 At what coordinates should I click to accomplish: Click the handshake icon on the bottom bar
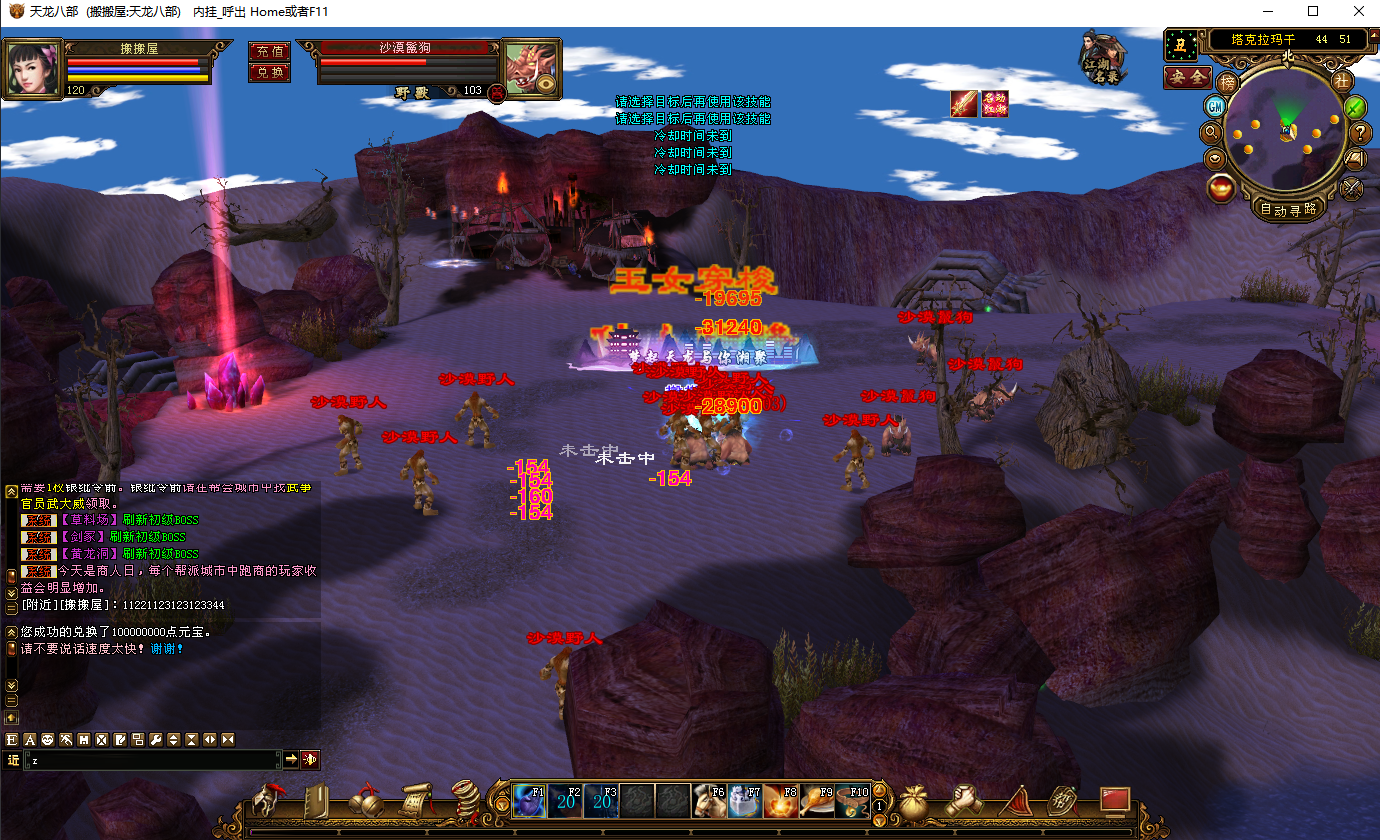coord(965,801)
